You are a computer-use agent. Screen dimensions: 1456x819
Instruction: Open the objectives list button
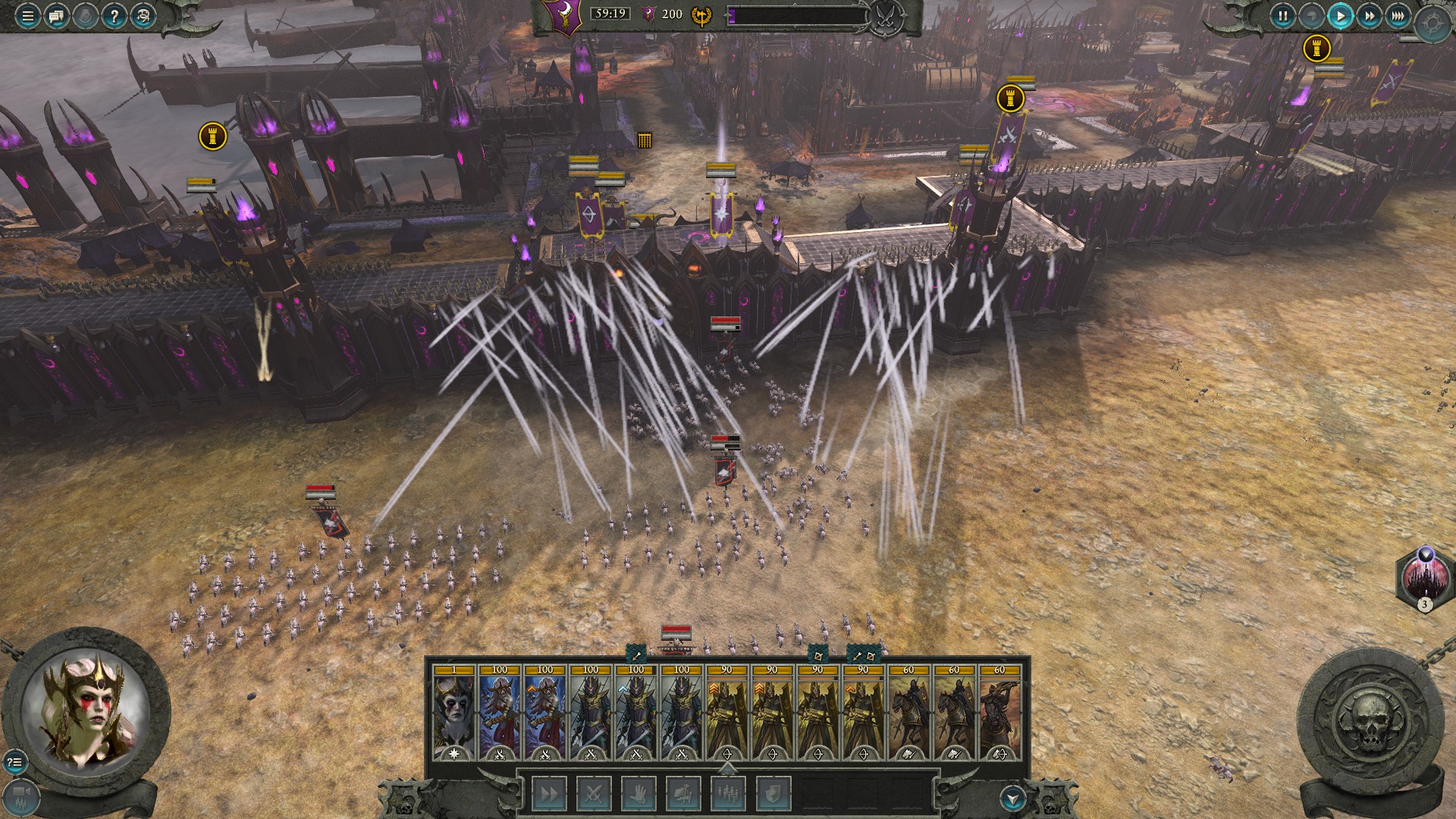pos(14,761)
